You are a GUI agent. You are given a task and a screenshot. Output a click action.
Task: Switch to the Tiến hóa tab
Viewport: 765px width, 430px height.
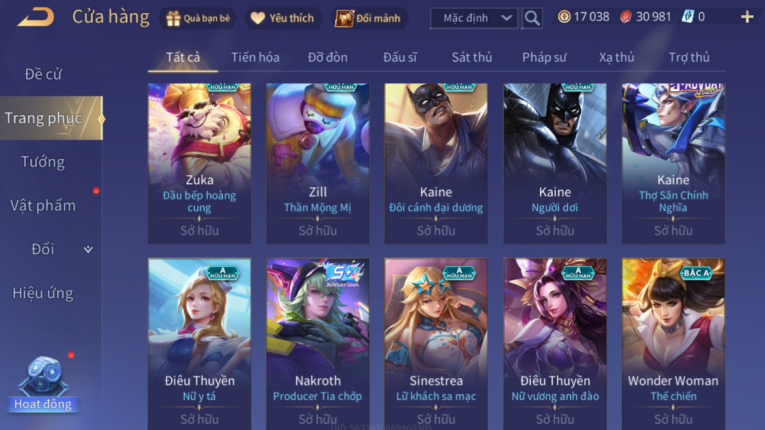coord(255,57)
